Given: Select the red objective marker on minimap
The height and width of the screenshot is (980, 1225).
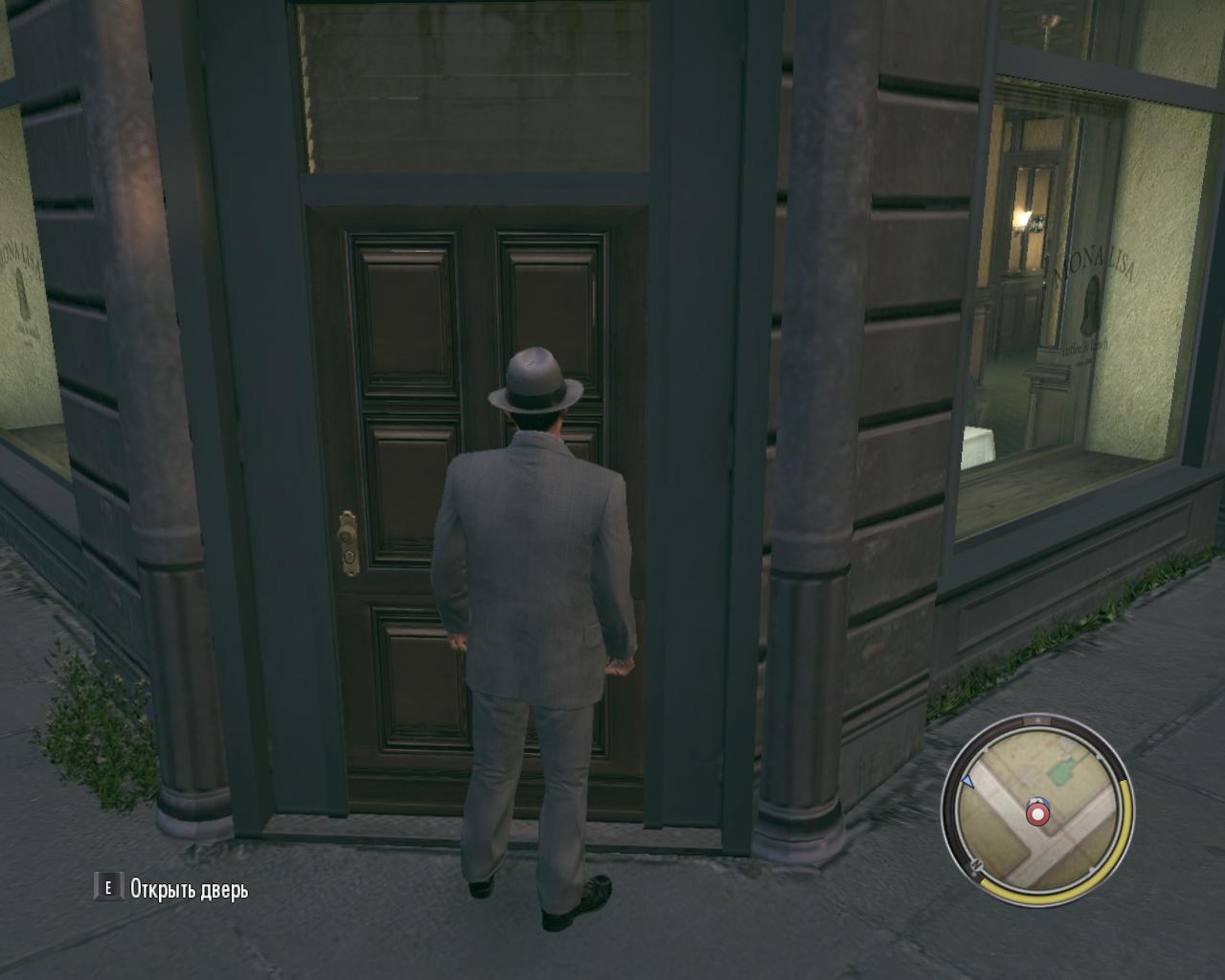Looking at the screenshot, I should (x=1037, y=813).
